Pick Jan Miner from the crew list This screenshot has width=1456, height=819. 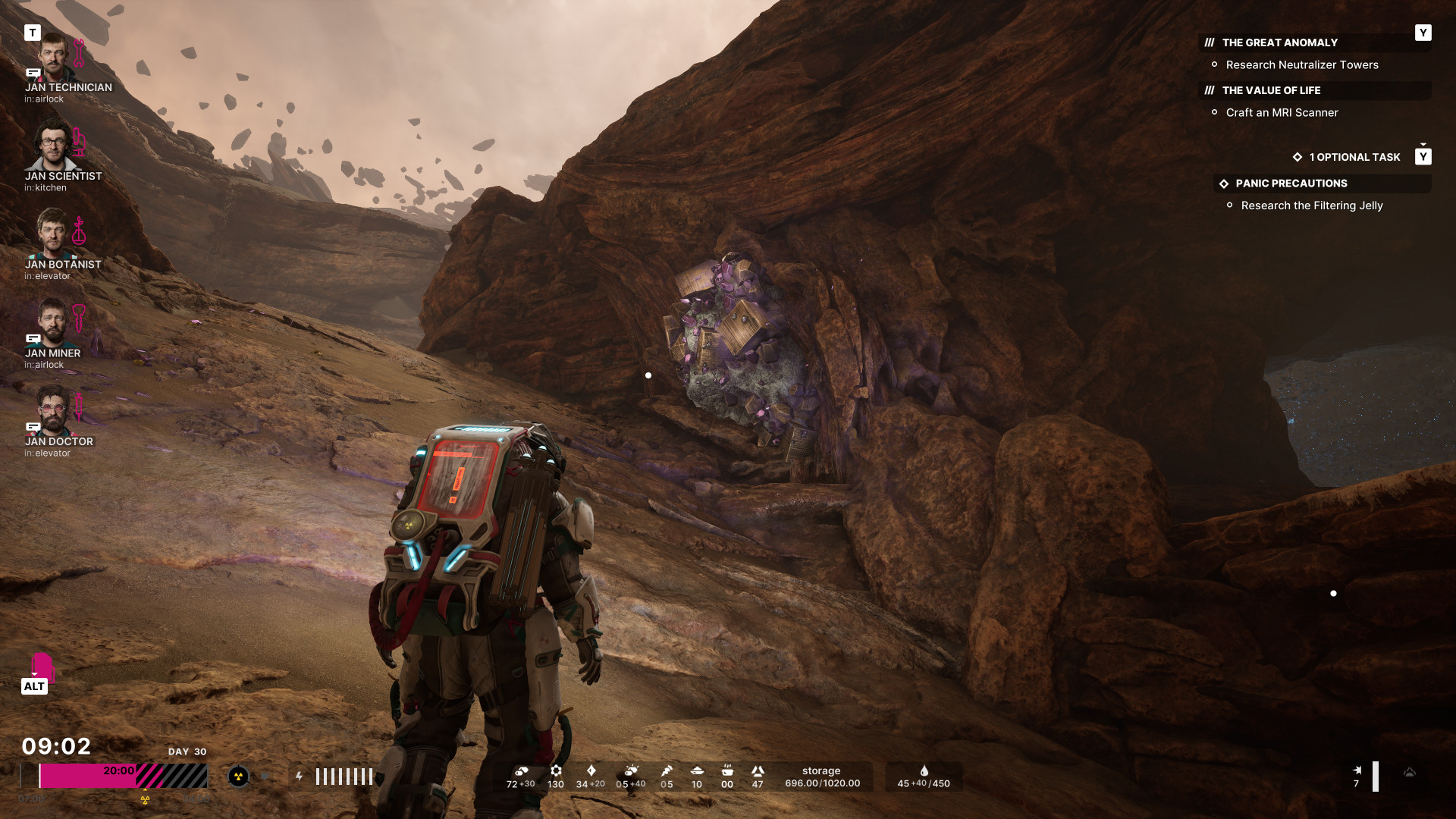tap(53, 322)
